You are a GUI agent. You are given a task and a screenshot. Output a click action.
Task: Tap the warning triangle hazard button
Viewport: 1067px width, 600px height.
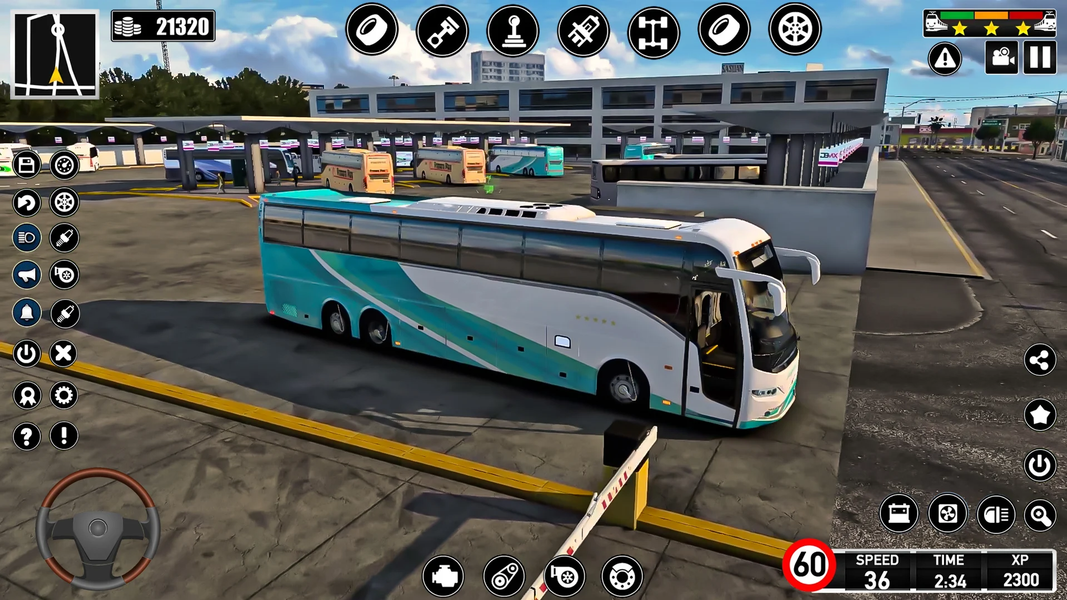pyautogui.click(x=944, y=58)
